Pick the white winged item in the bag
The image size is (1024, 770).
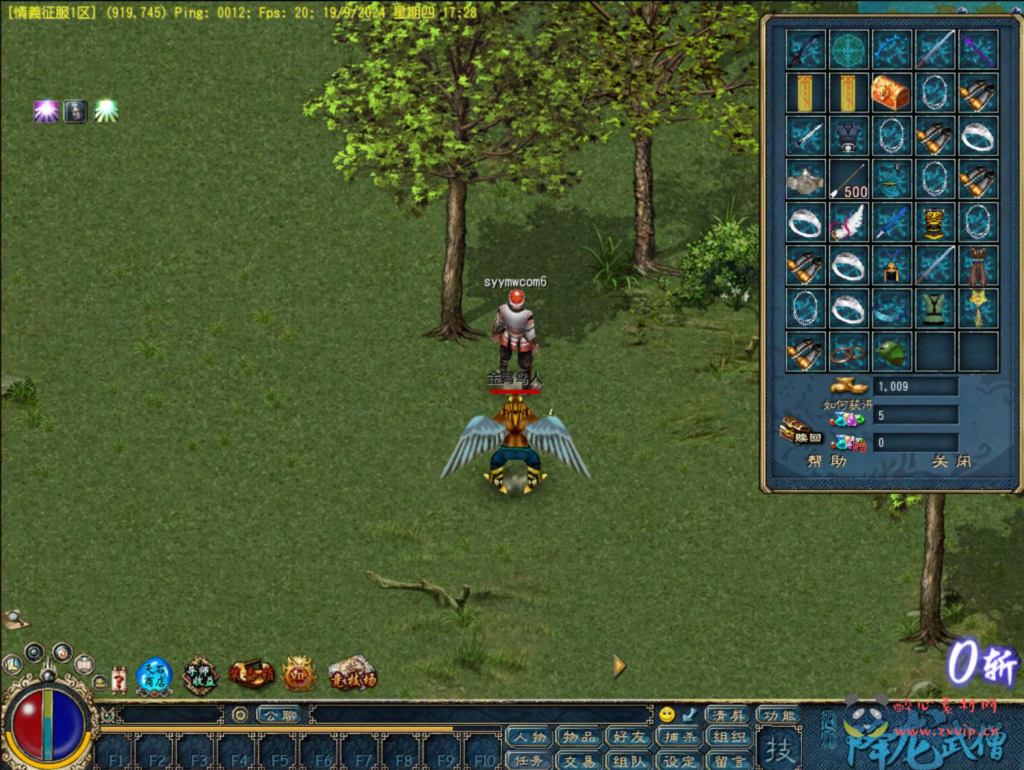click(x=848, y=222)
